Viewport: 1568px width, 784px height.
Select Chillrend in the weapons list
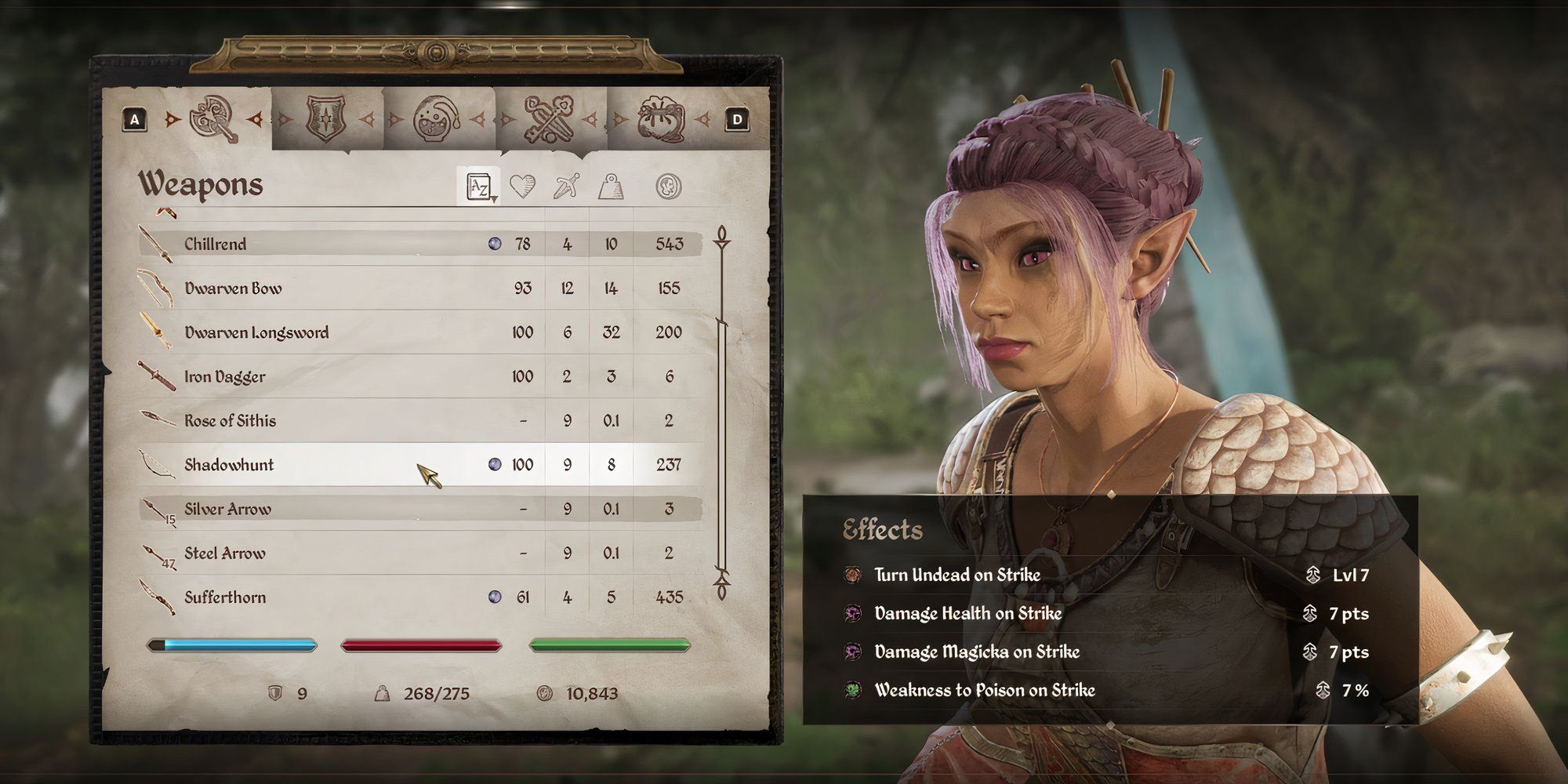click(216, 244)
